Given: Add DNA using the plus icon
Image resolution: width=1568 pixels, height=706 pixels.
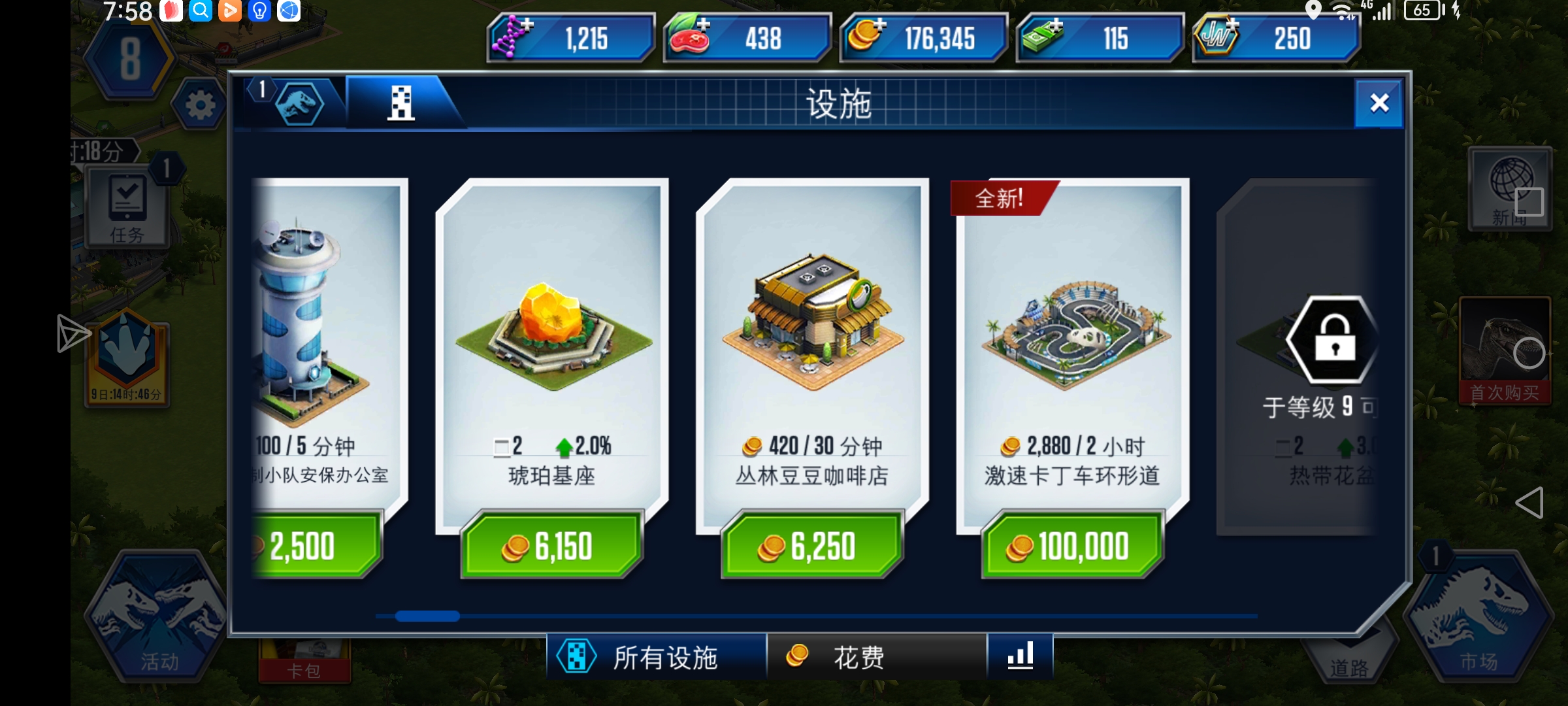Looking at the screenshot, I should pos(528,26).
